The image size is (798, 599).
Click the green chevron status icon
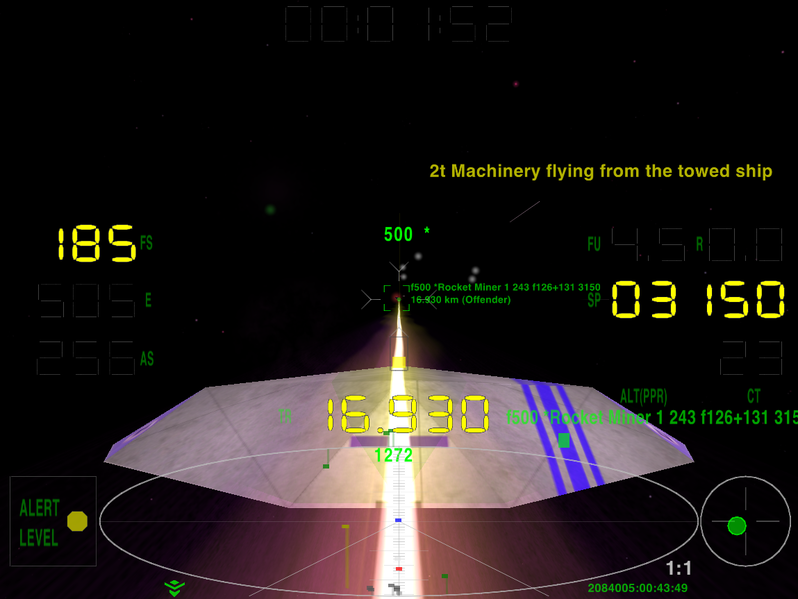click(175, 587)
